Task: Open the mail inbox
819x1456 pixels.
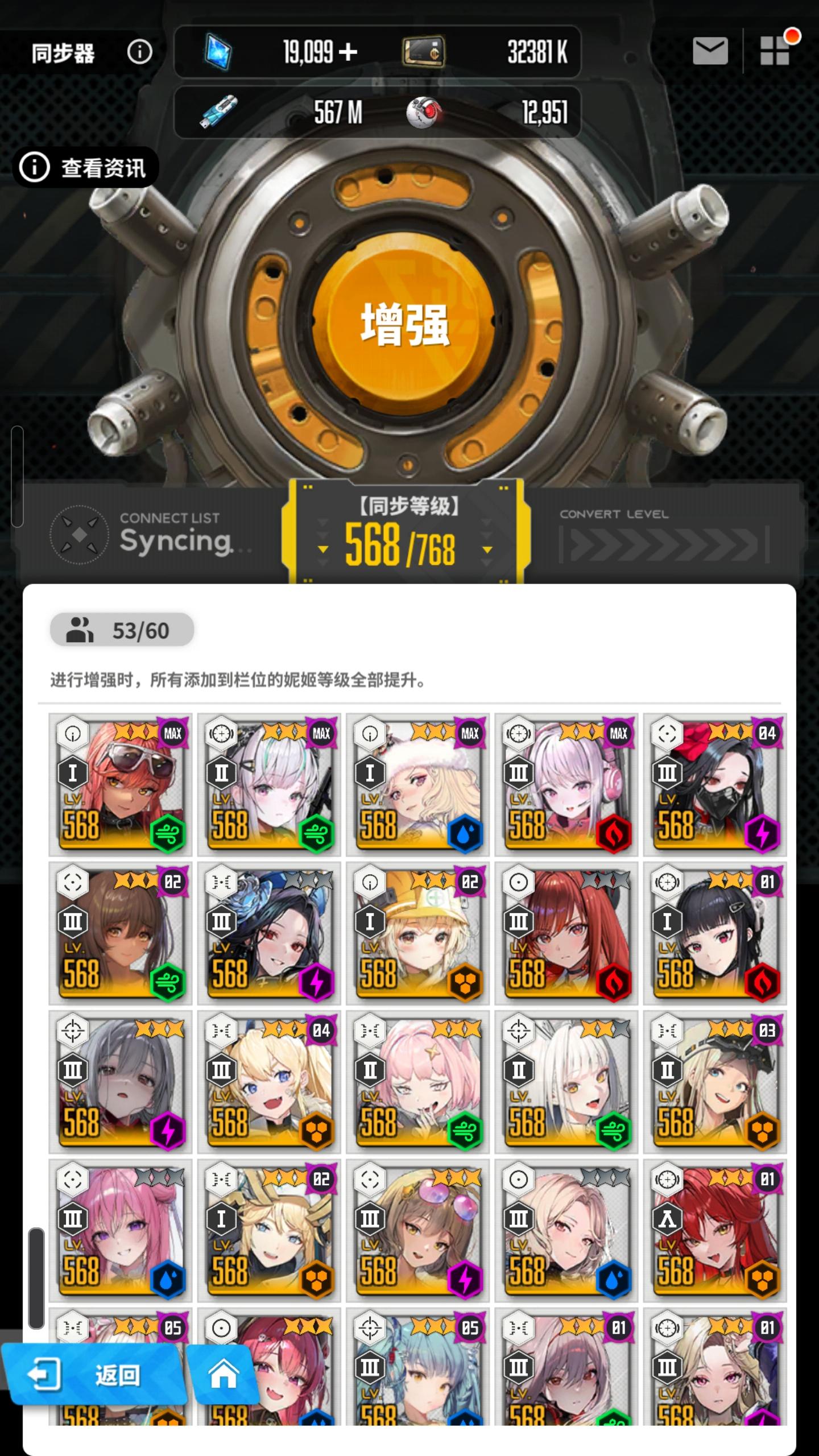Action: pyautogui.click(x=710, y=52)
